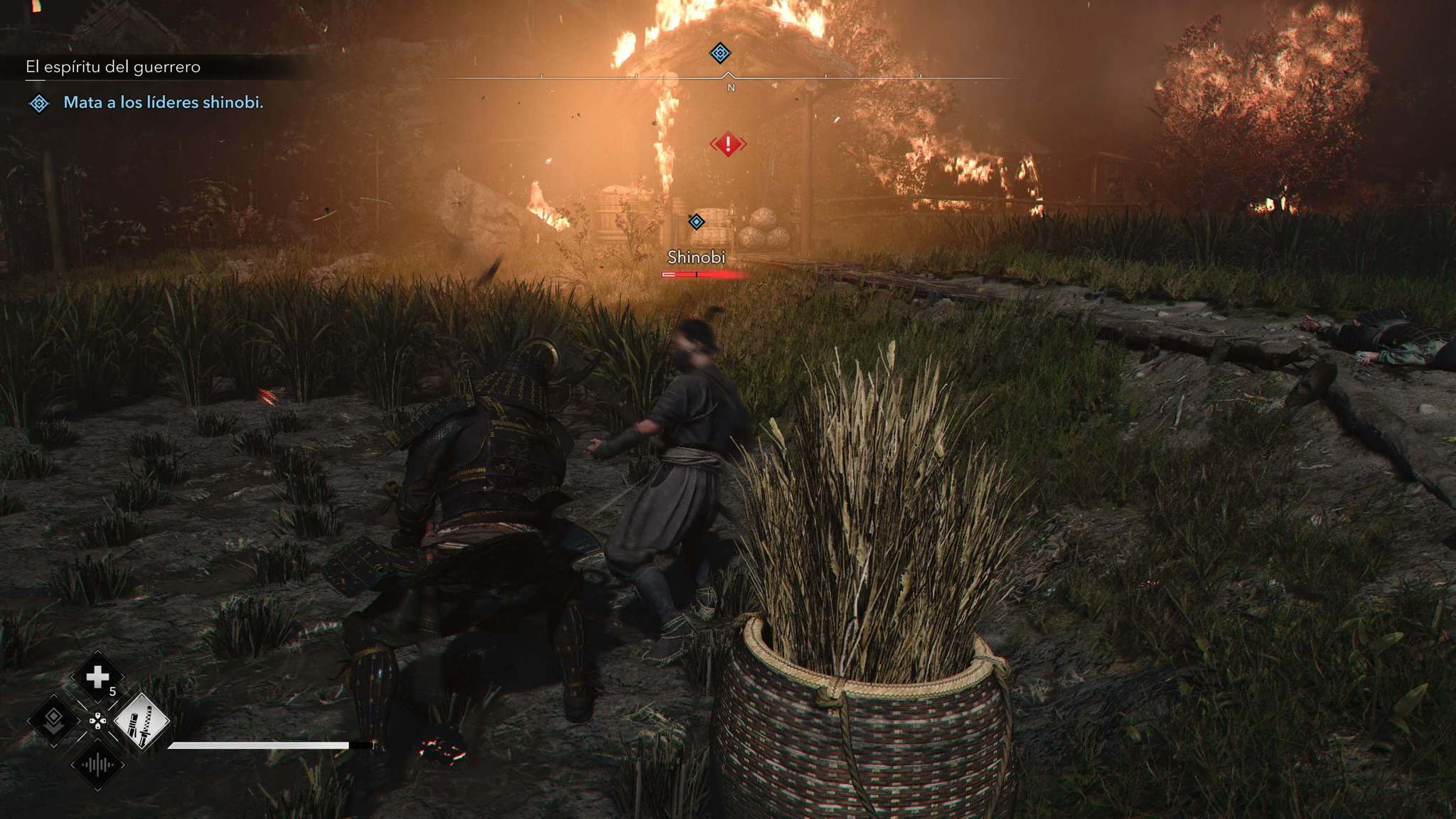
Task: Select the katana weapon slot
Action: point(141,722)
